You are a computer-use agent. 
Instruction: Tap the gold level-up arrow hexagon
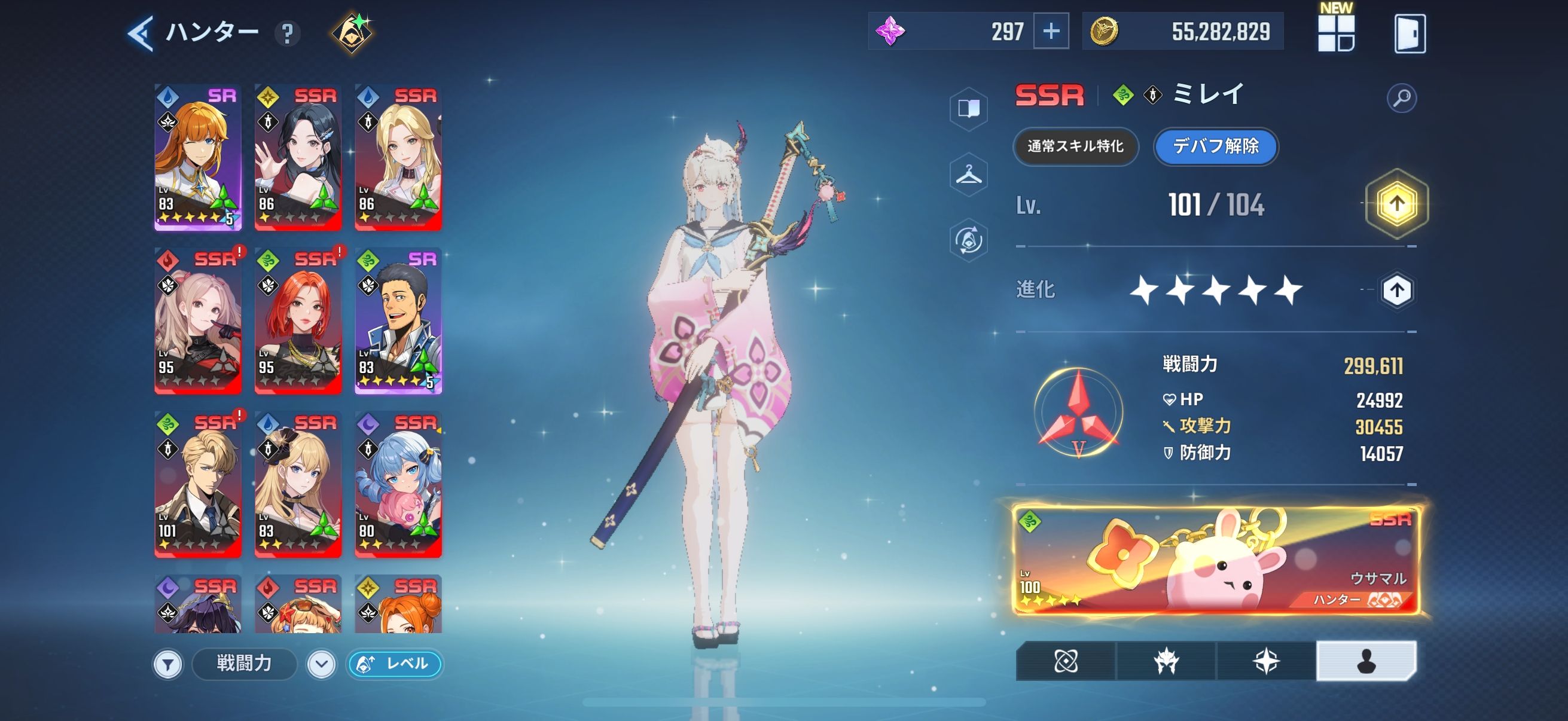point(1396,204)
